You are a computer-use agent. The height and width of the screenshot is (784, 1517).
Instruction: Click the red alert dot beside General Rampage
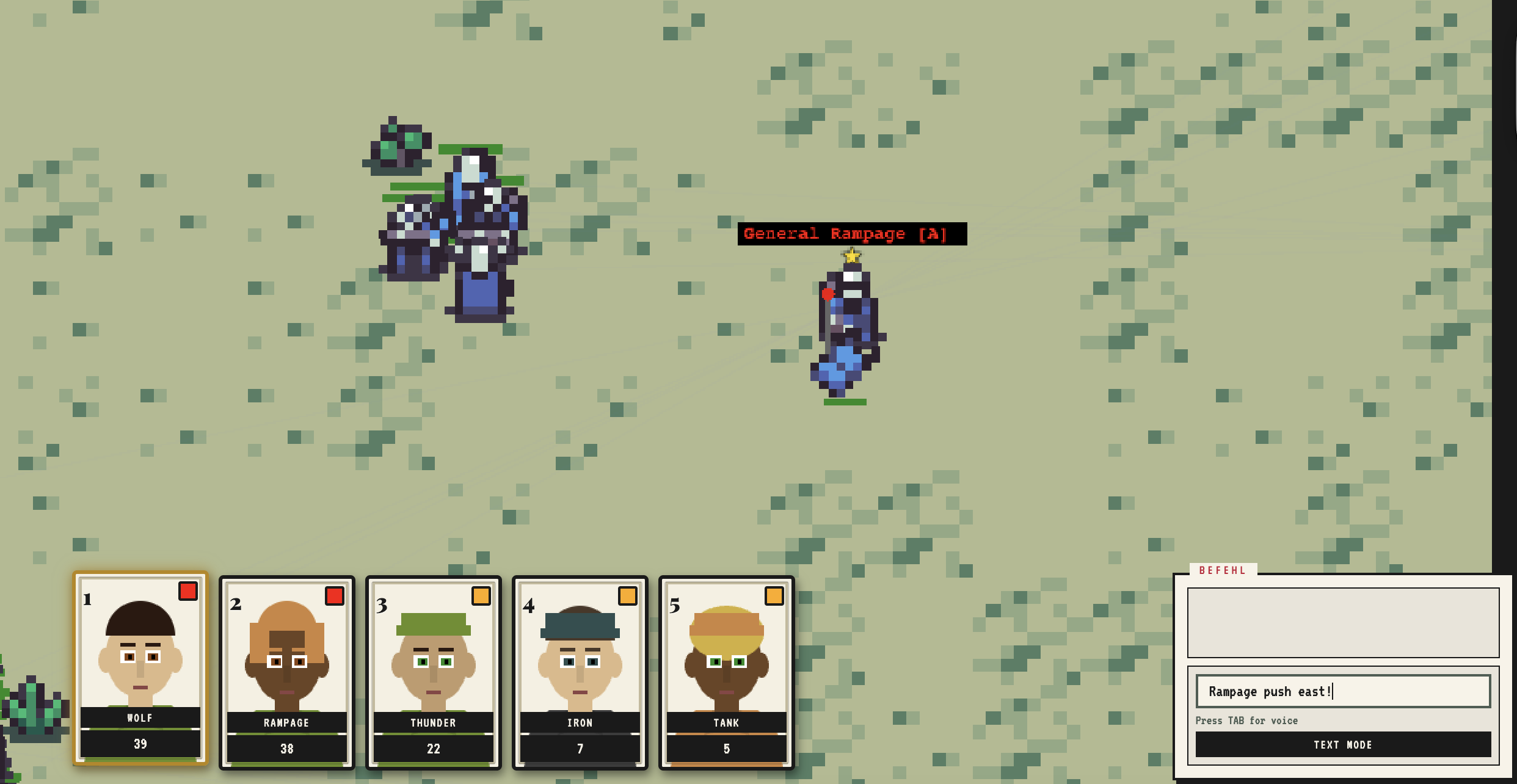(829, 294)
